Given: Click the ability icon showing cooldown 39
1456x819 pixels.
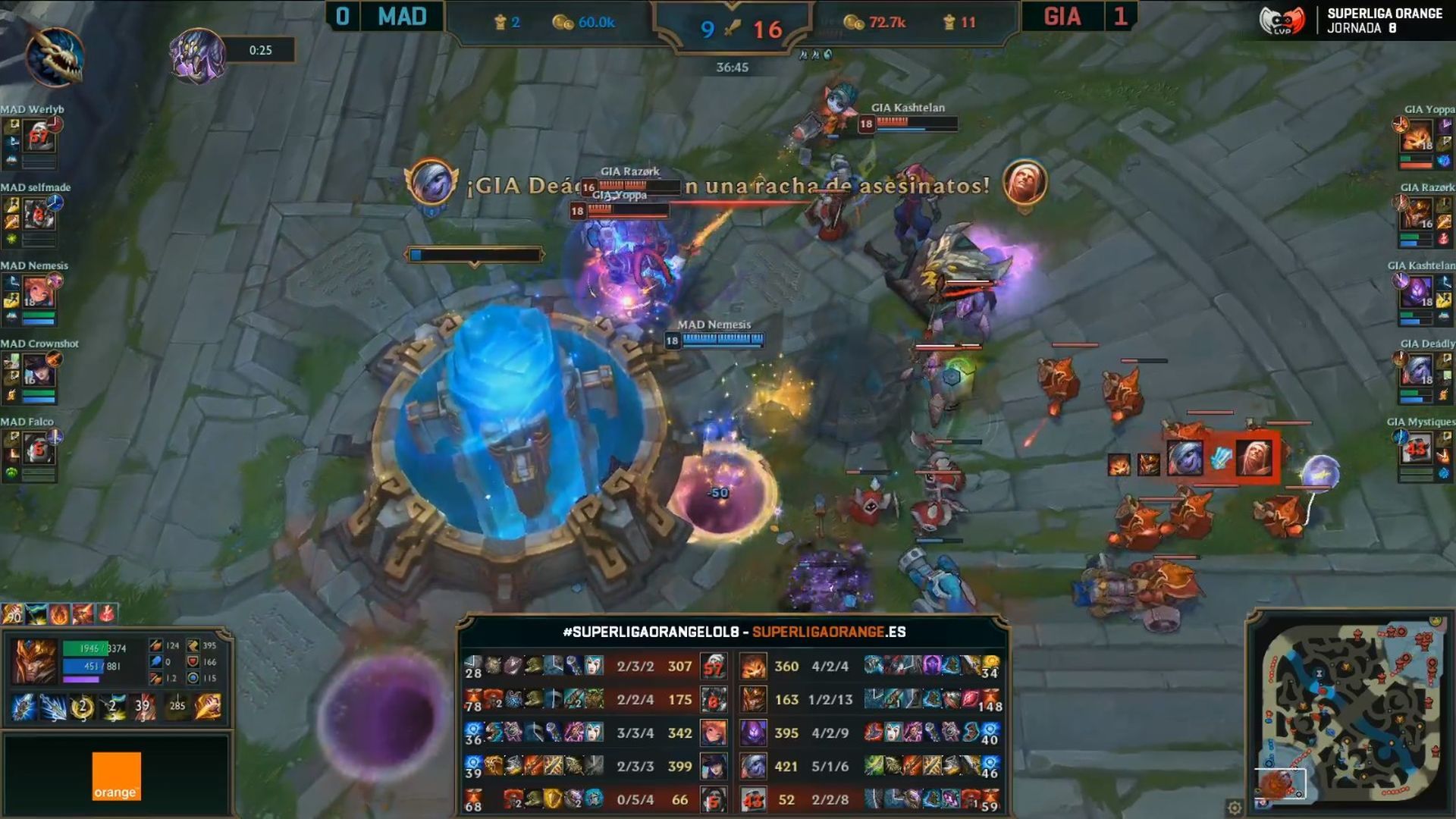Looking at the screenshot, I should click(143, 707).
